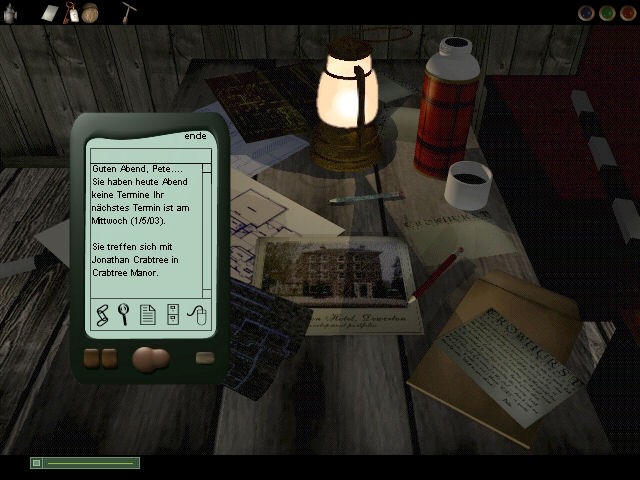Click the green orb button
The height and width of the screenshot is (480, 640).
click(607, 13)
